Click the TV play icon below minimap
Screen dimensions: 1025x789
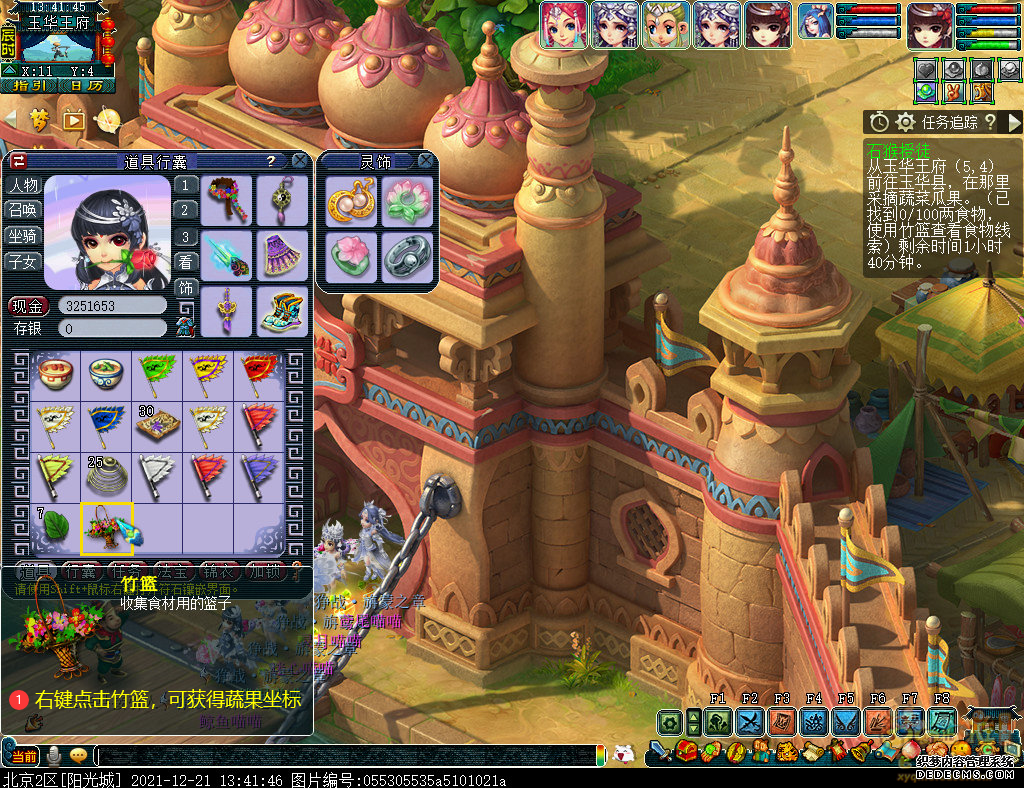point(73,121)
